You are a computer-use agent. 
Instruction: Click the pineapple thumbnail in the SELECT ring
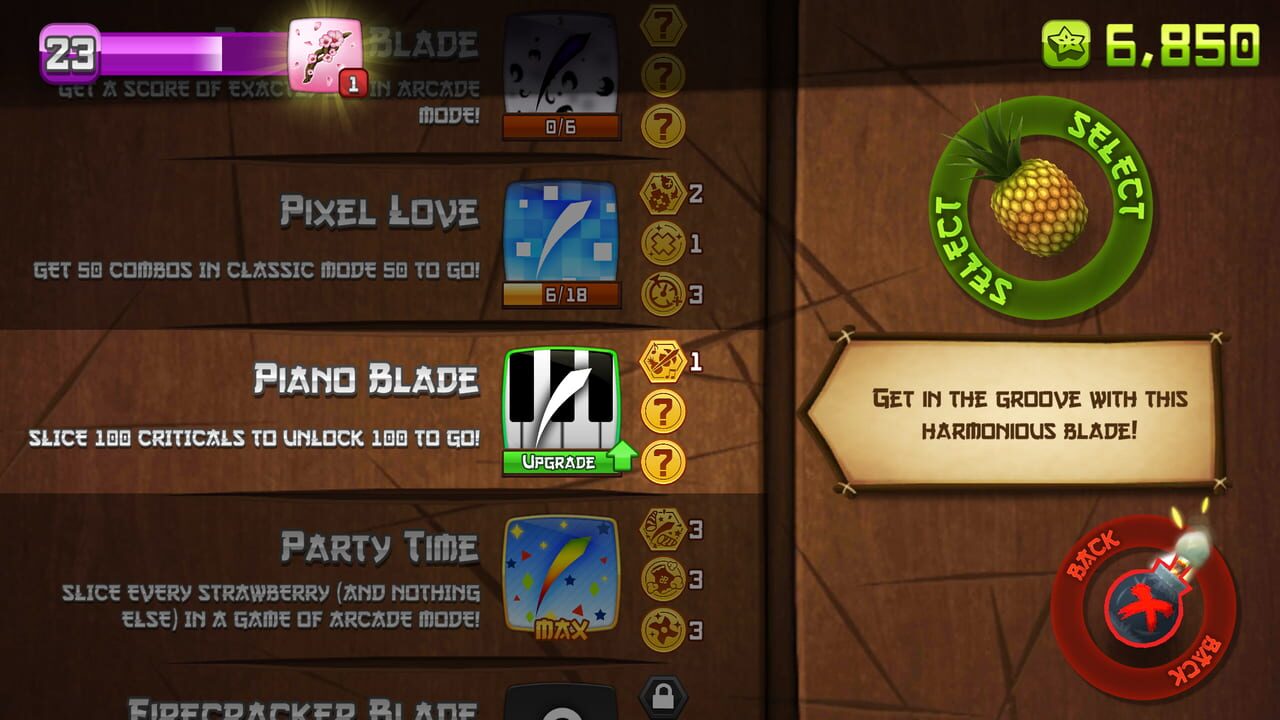click(1040, 210)
